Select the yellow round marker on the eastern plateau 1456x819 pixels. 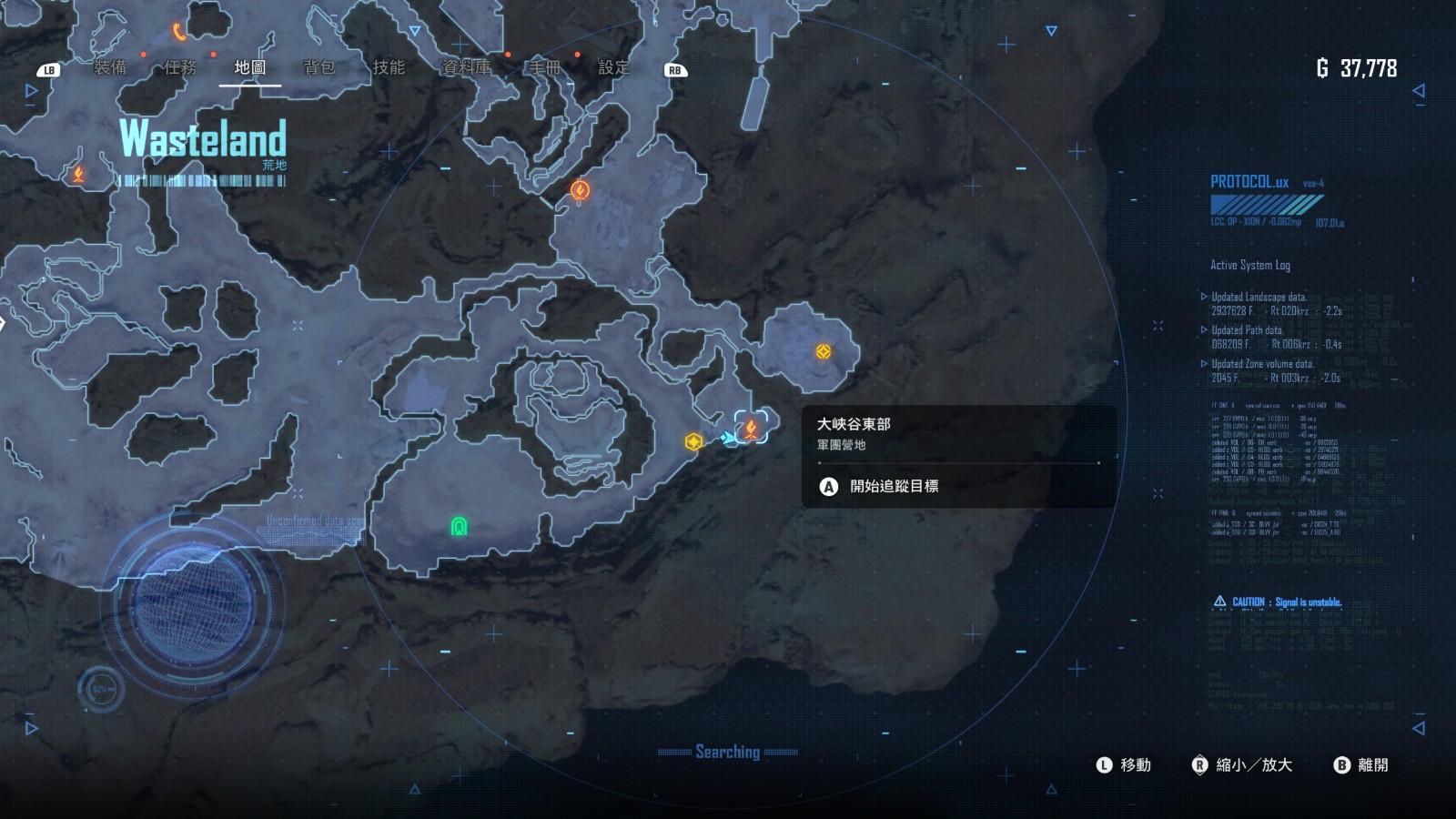click(823, 351)
